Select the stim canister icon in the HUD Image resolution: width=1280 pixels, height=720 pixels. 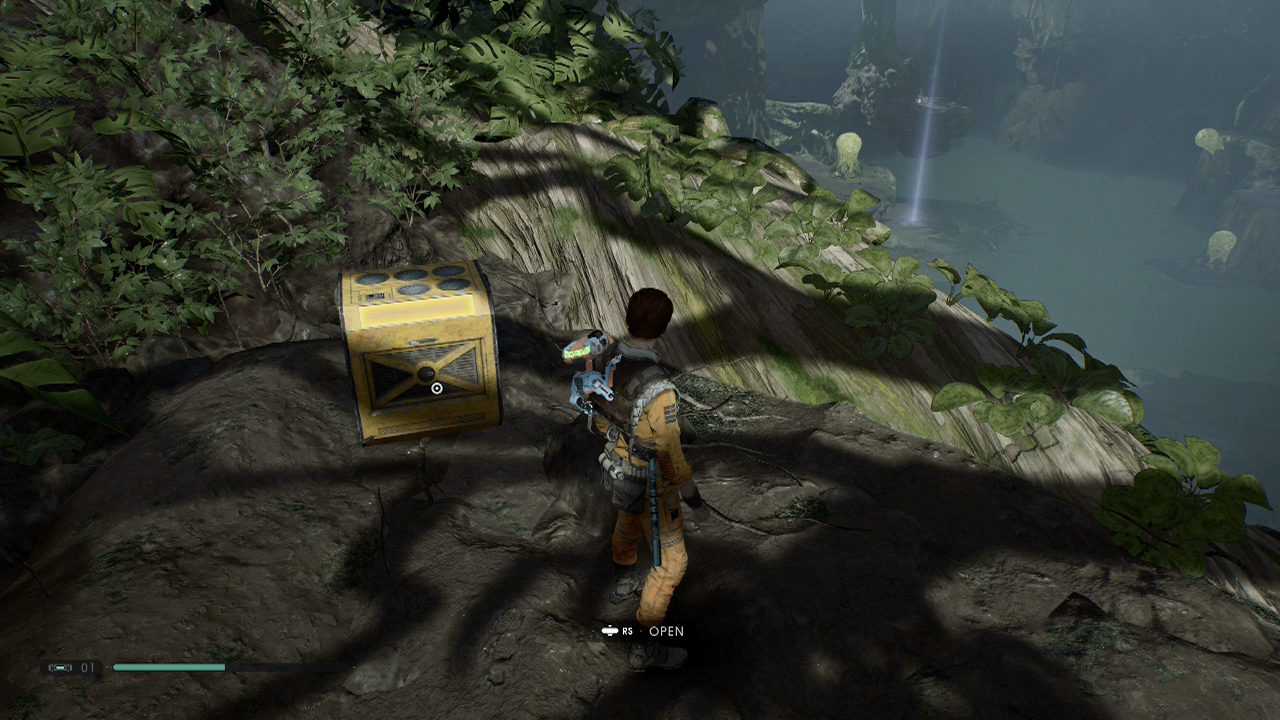coord(60,667)
